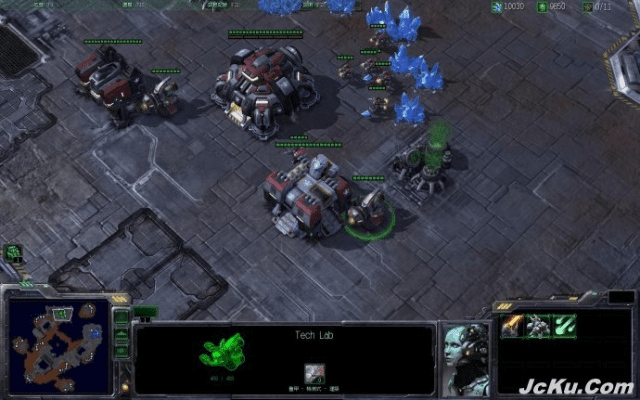Select the marine armor upgrade icon
Viewport: 640px width, 400px height.
(x=539, y=324)
